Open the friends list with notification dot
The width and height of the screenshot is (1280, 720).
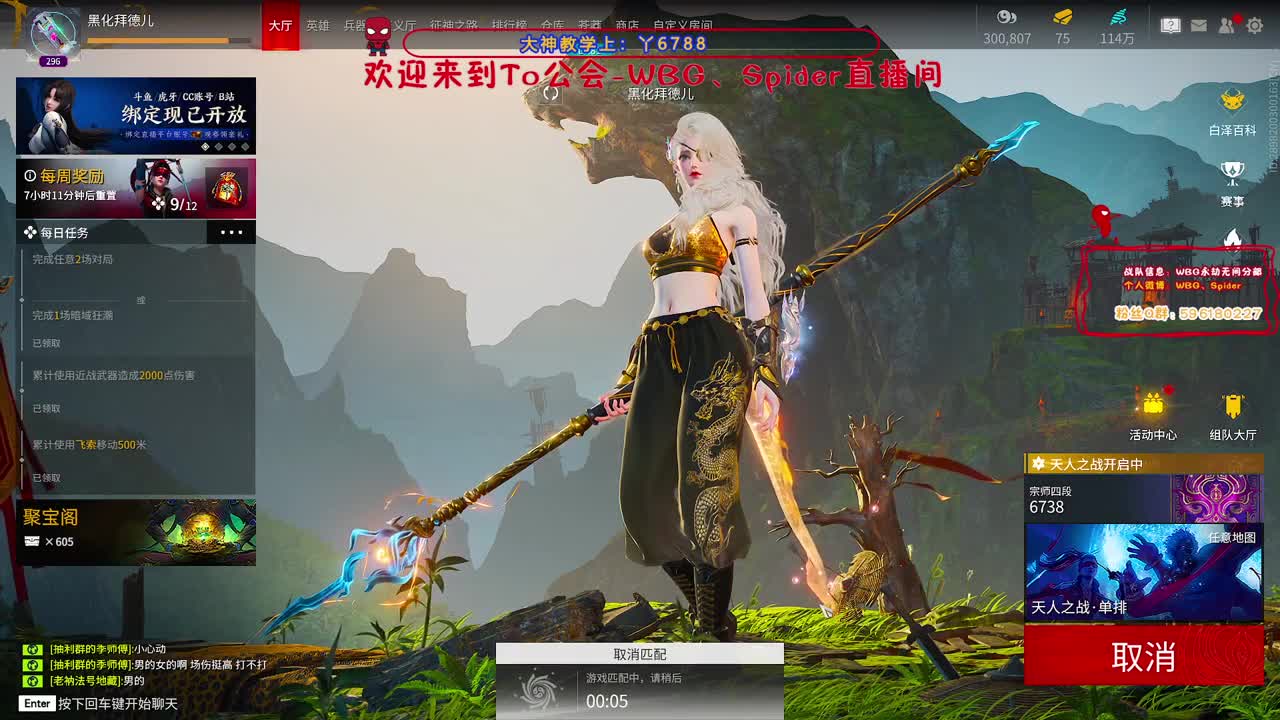pyautogui.click(x=1225, y=24)
